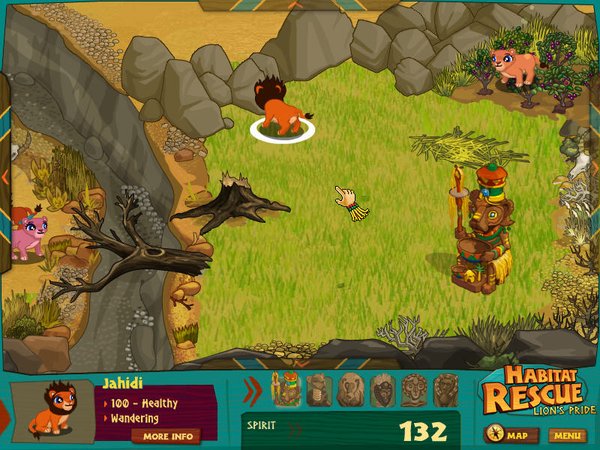Click the orange double-chevron beside the totems
This screenshot has height=450, width=600.
tap(253, 388)
